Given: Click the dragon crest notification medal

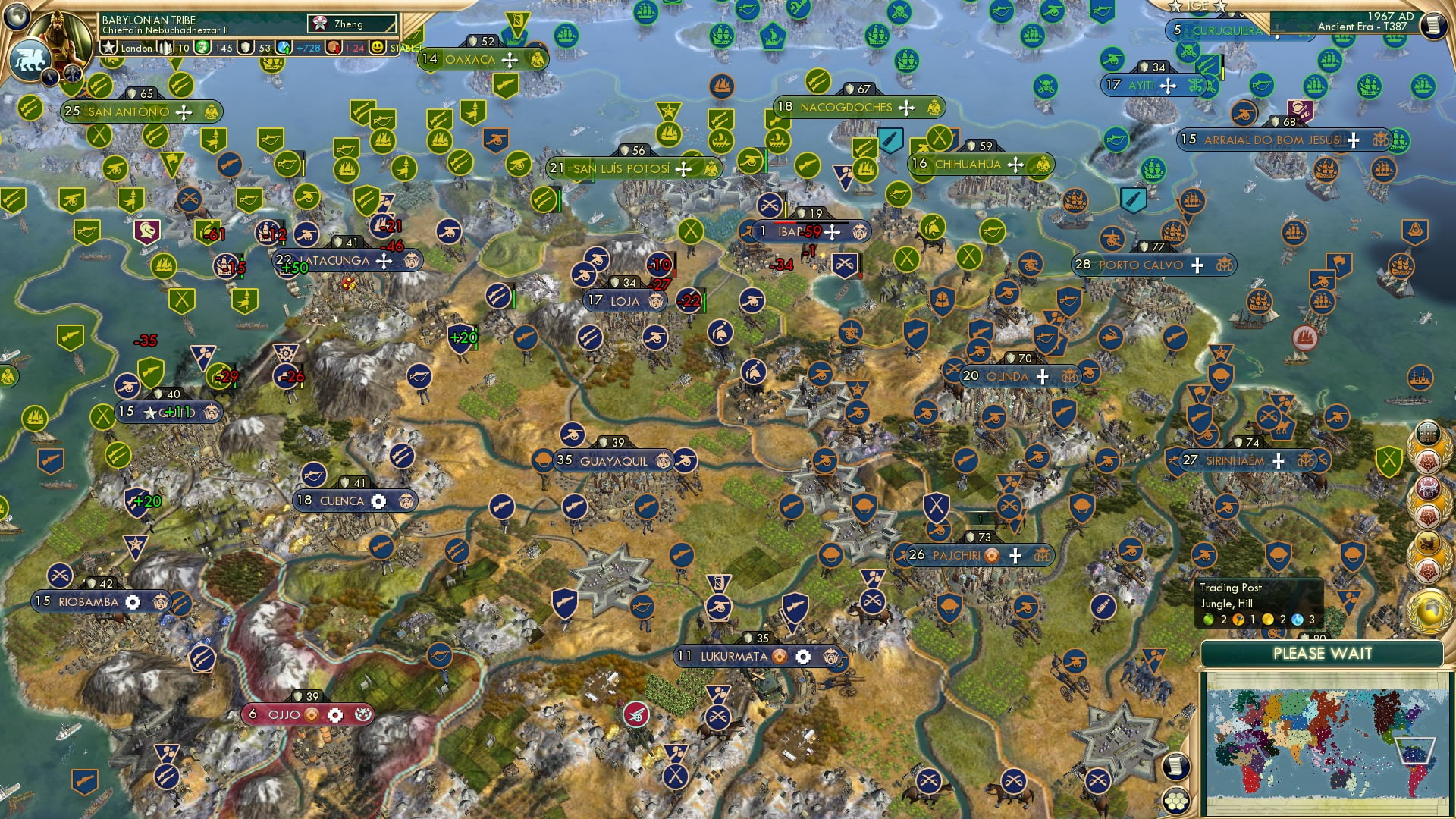Looking at the screenshot, I should (1430, 540).
